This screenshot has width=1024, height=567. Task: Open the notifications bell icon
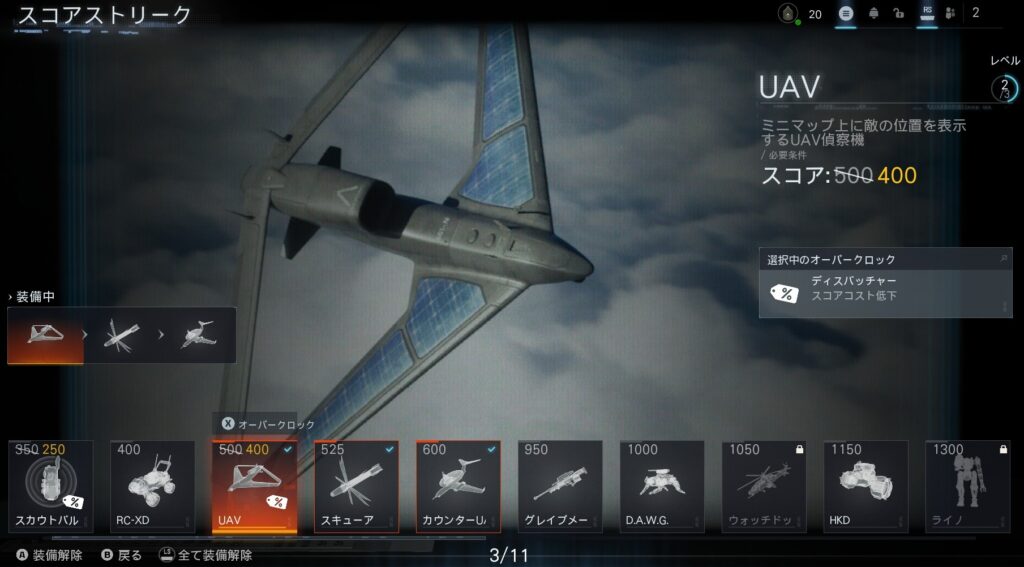[x=874, y=14]
